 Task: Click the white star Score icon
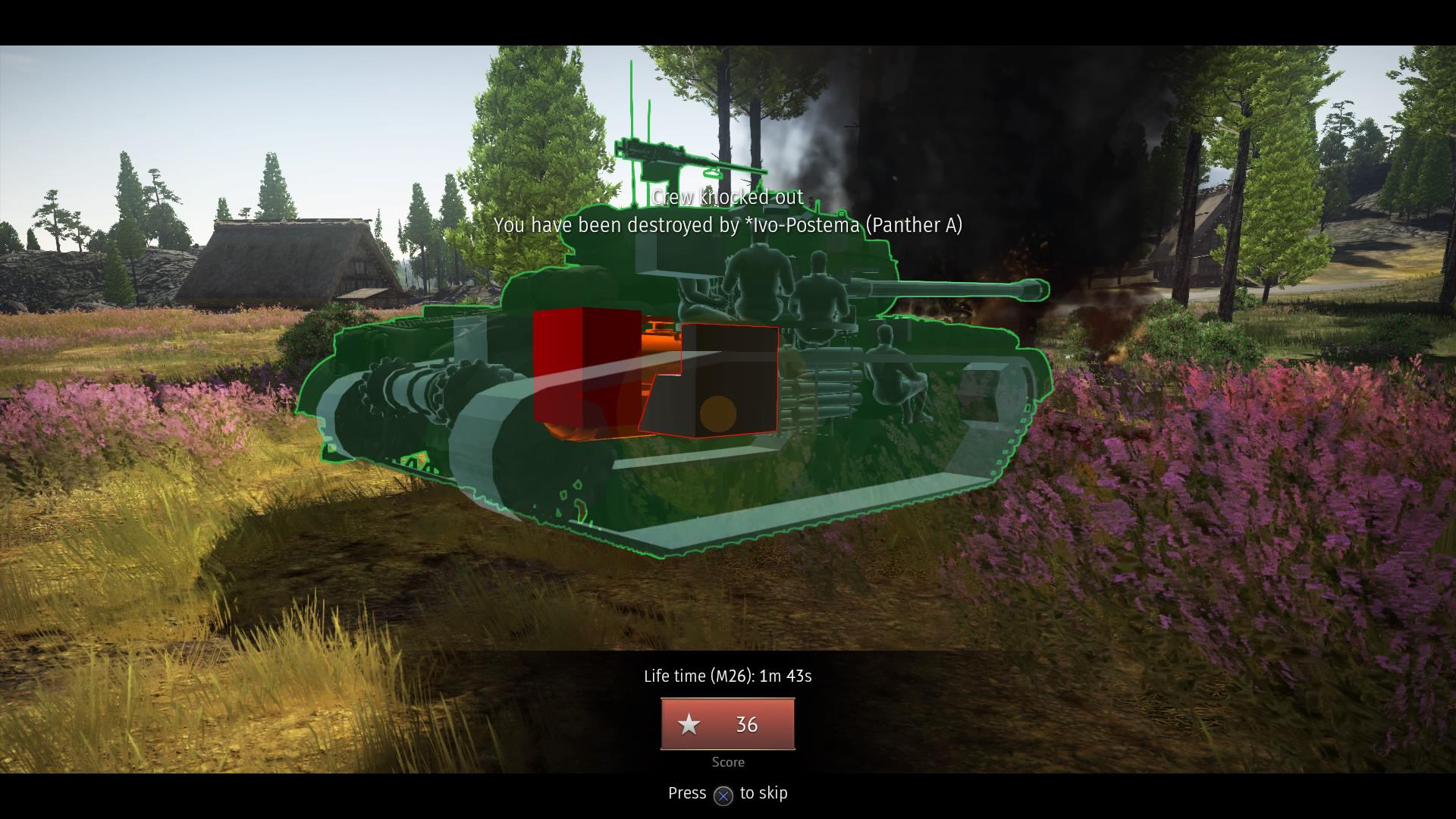click(x=689, y=725)
